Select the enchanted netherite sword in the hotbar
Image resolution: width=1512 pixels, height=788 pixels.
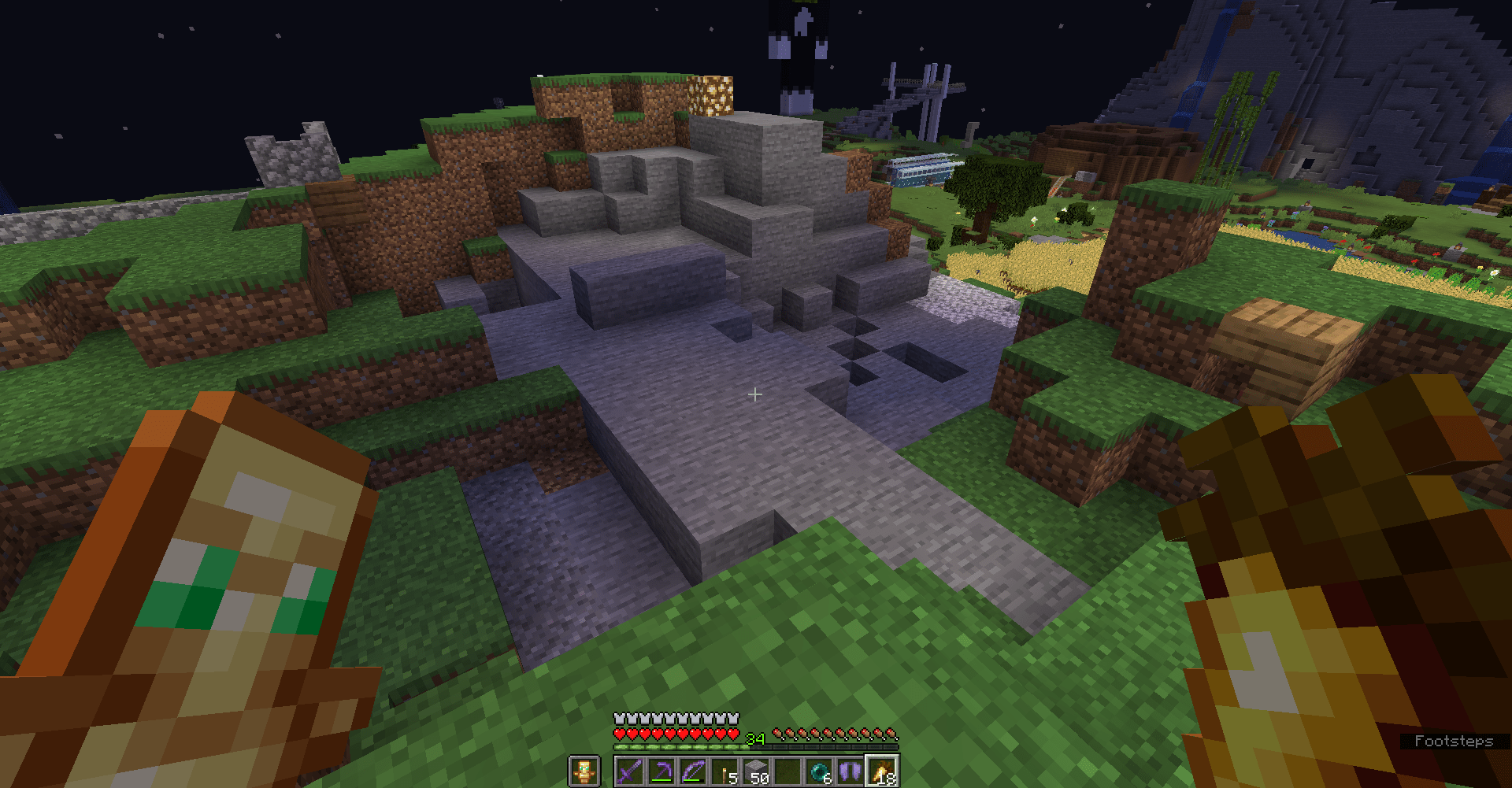click(632, 771)
